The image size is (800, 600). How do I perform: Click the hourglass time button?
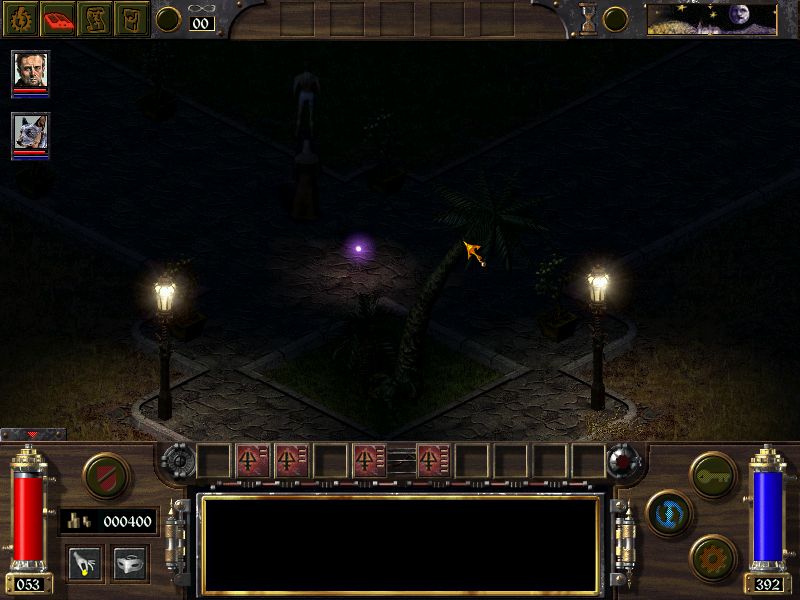coord(588,19)
